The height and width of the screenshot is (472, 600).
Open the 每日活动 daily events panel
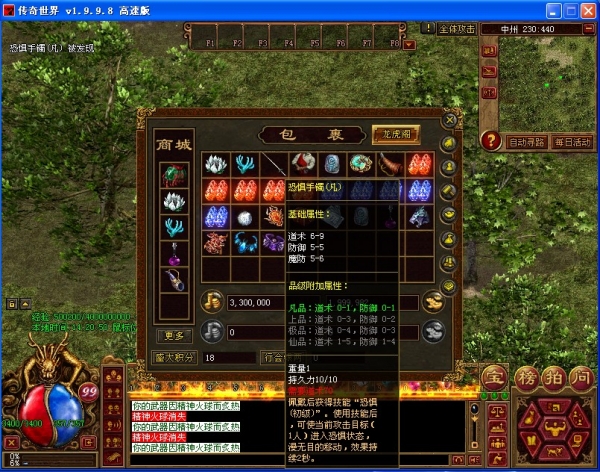coord(573,142)
